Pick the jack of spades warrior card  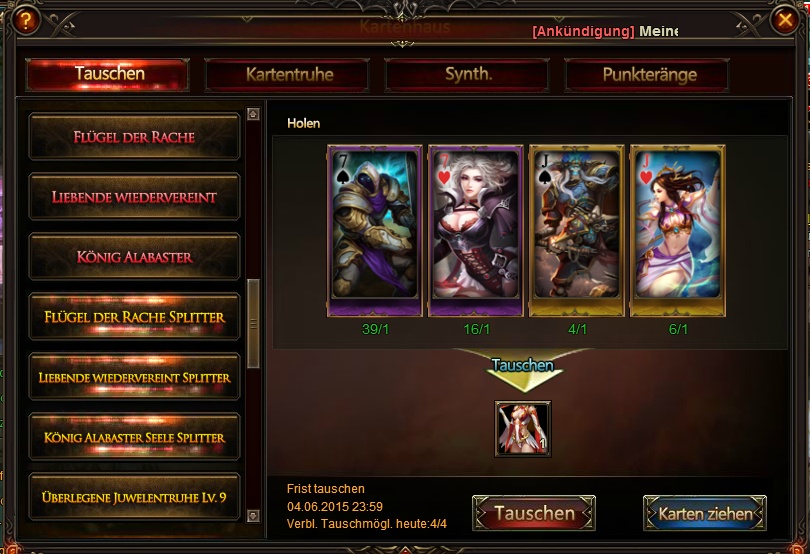coord(575,231)
